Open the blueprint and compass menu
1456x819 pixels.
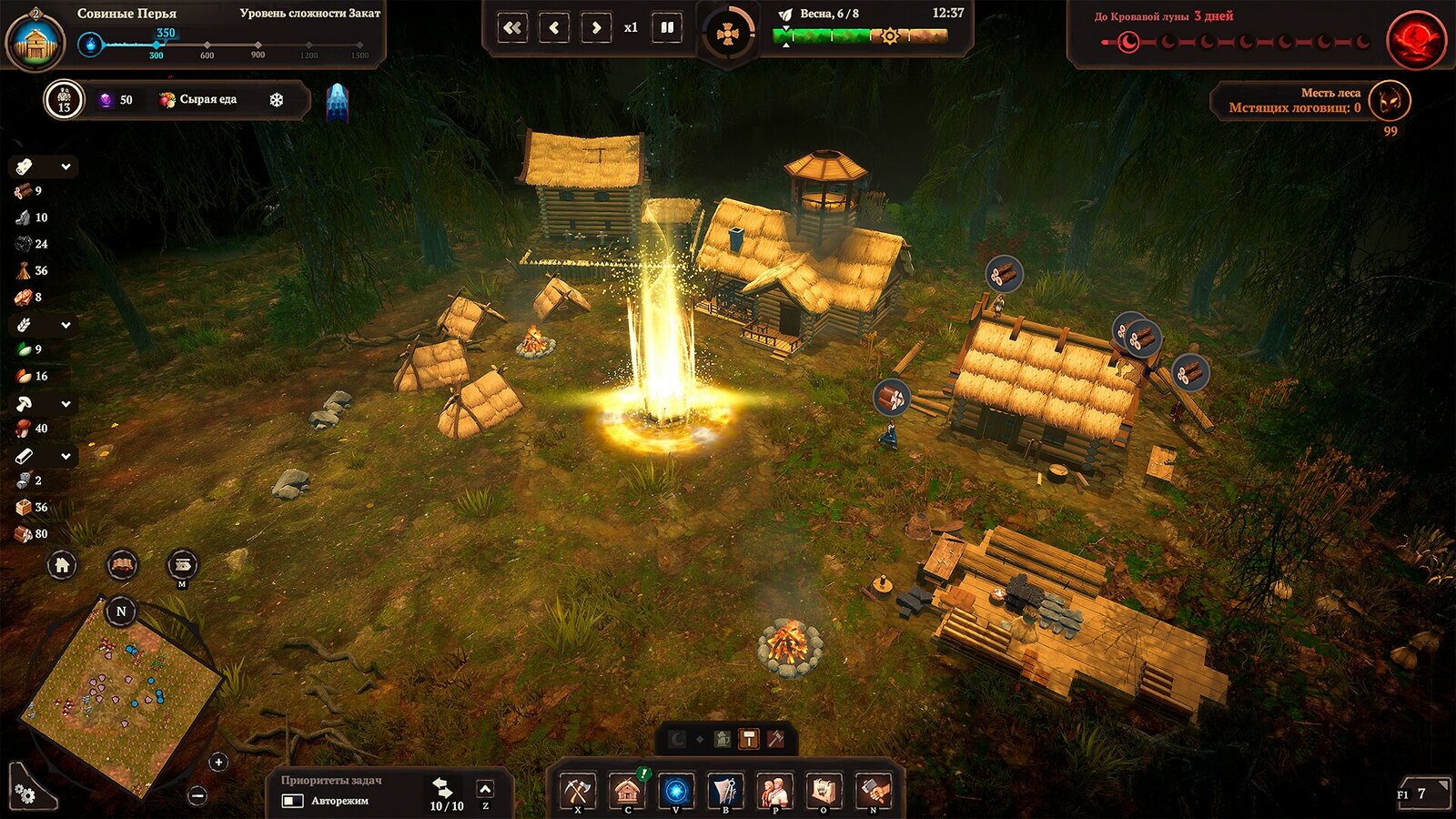(x=725, y=791)
